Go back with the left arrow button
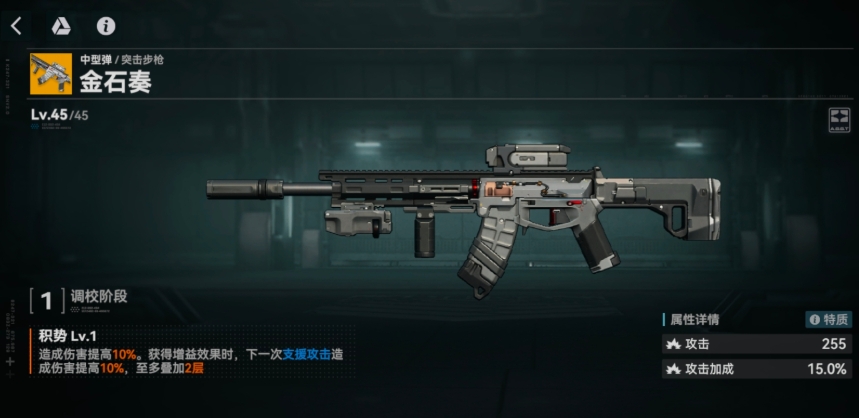 (16, 26)
